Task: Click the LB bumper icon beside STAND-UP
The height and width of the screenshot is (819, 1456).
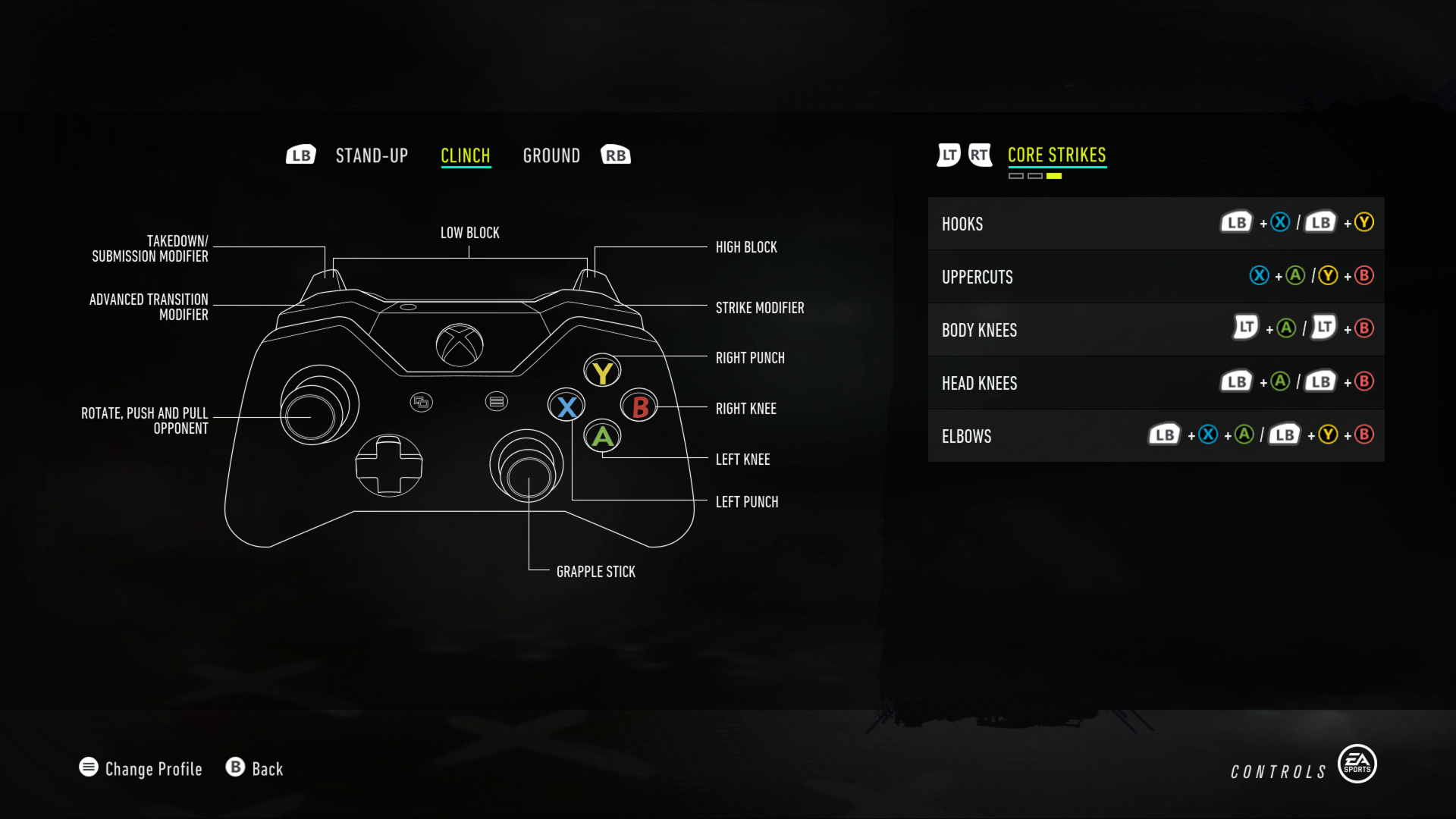Action: click(x=301, y=154)
